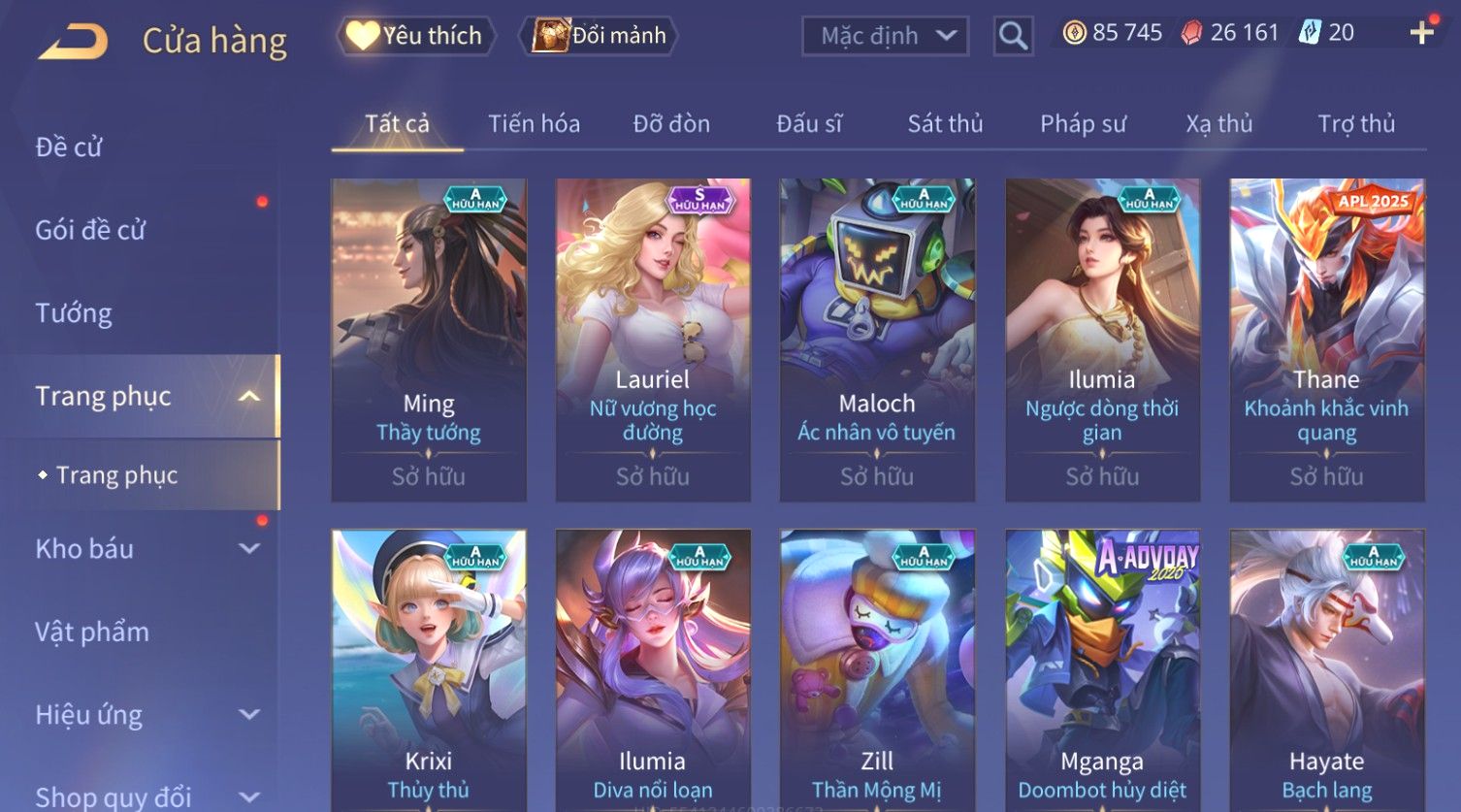
Task: Select the Pháp sư tab
Action: coord(1083,124)
